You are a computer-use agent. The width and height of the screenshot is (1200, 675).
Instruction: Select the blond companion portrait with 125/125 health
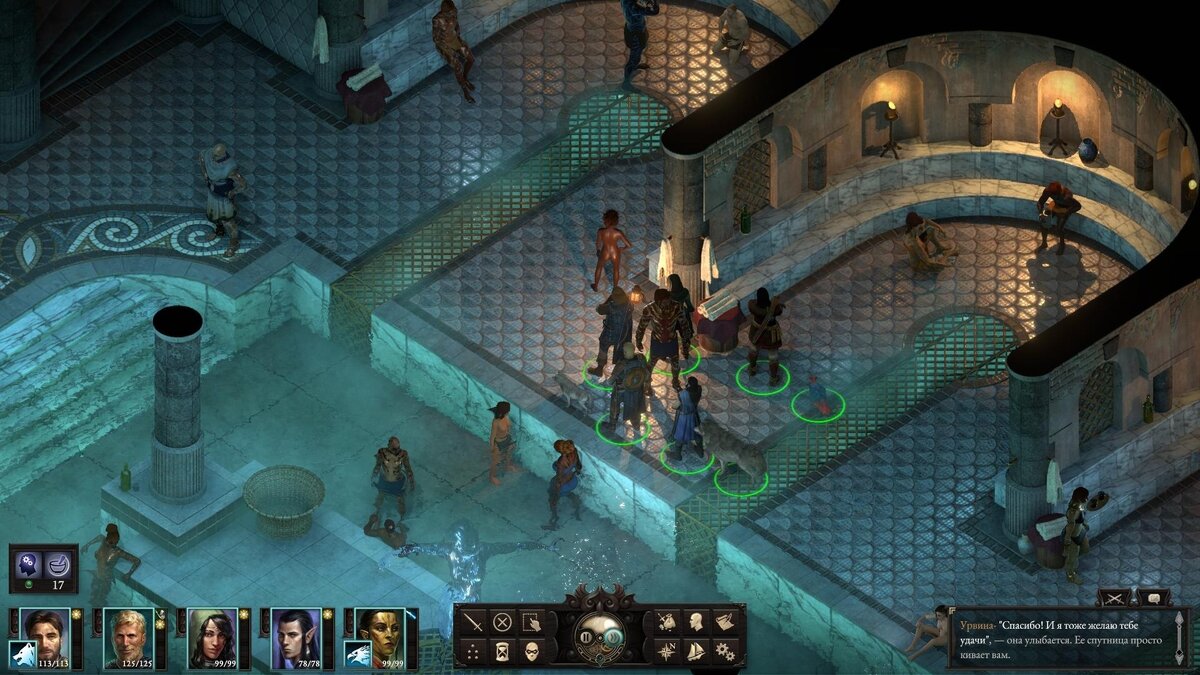(129, 632)
